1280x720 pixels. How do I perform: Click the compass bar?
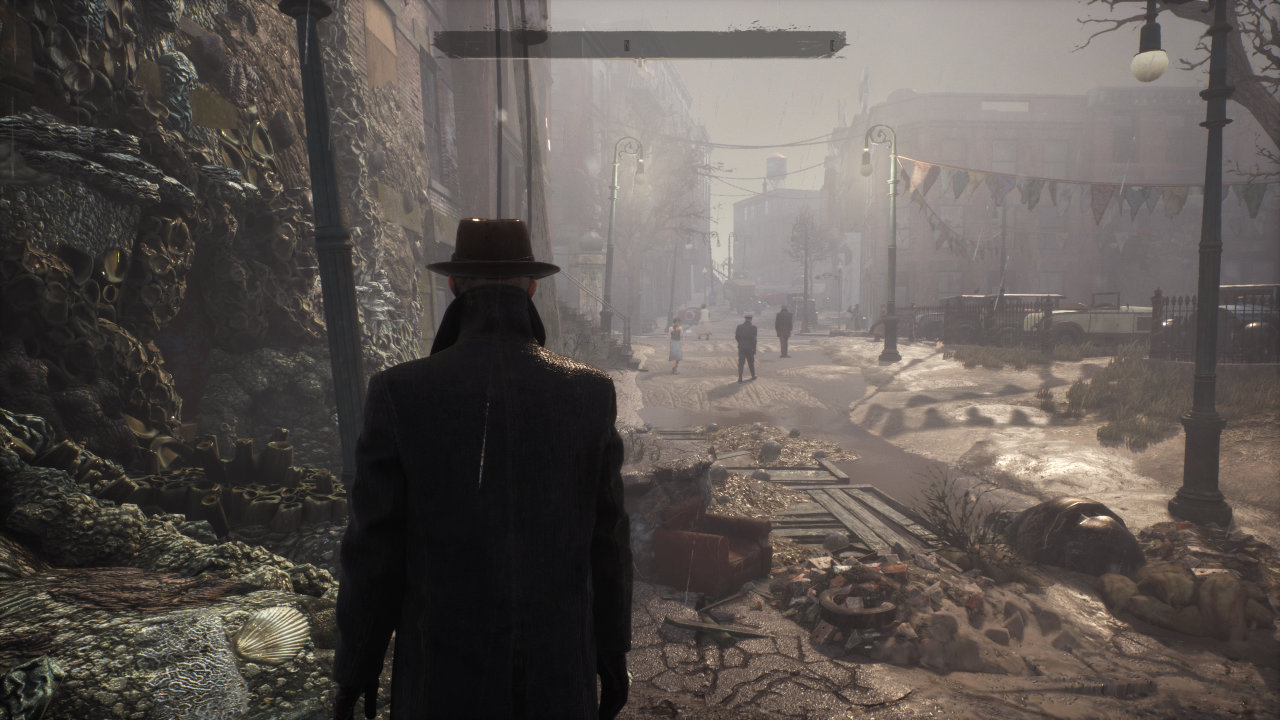click(640, 44)
